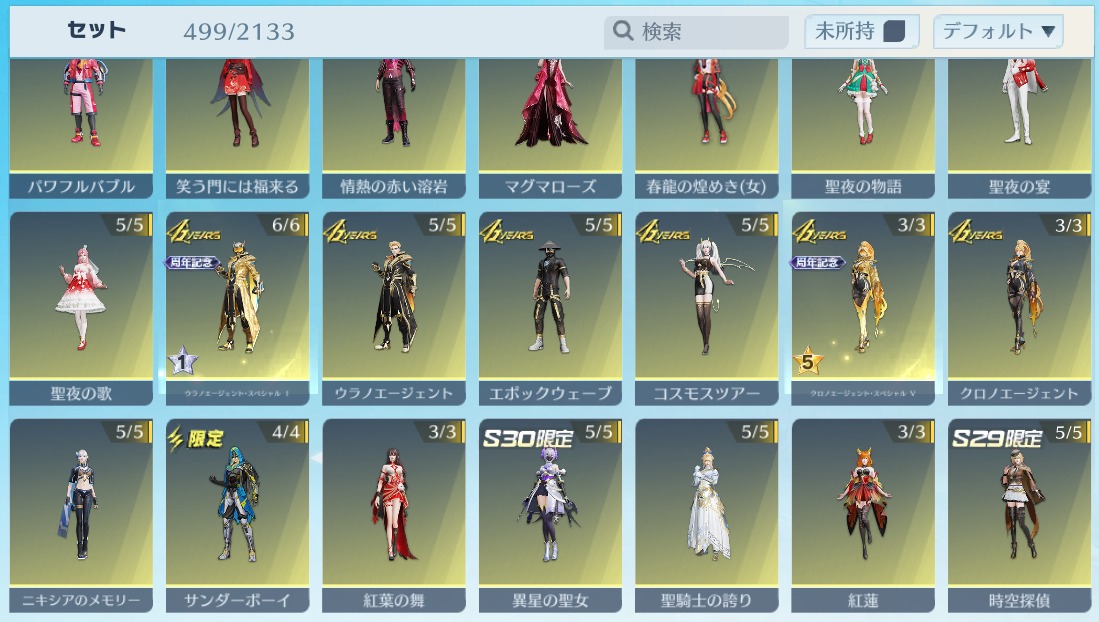The width and height of the screenshot is (1099, 622).
Task: Select the サンダーボーイ limited set
Action: pos(237,513)
